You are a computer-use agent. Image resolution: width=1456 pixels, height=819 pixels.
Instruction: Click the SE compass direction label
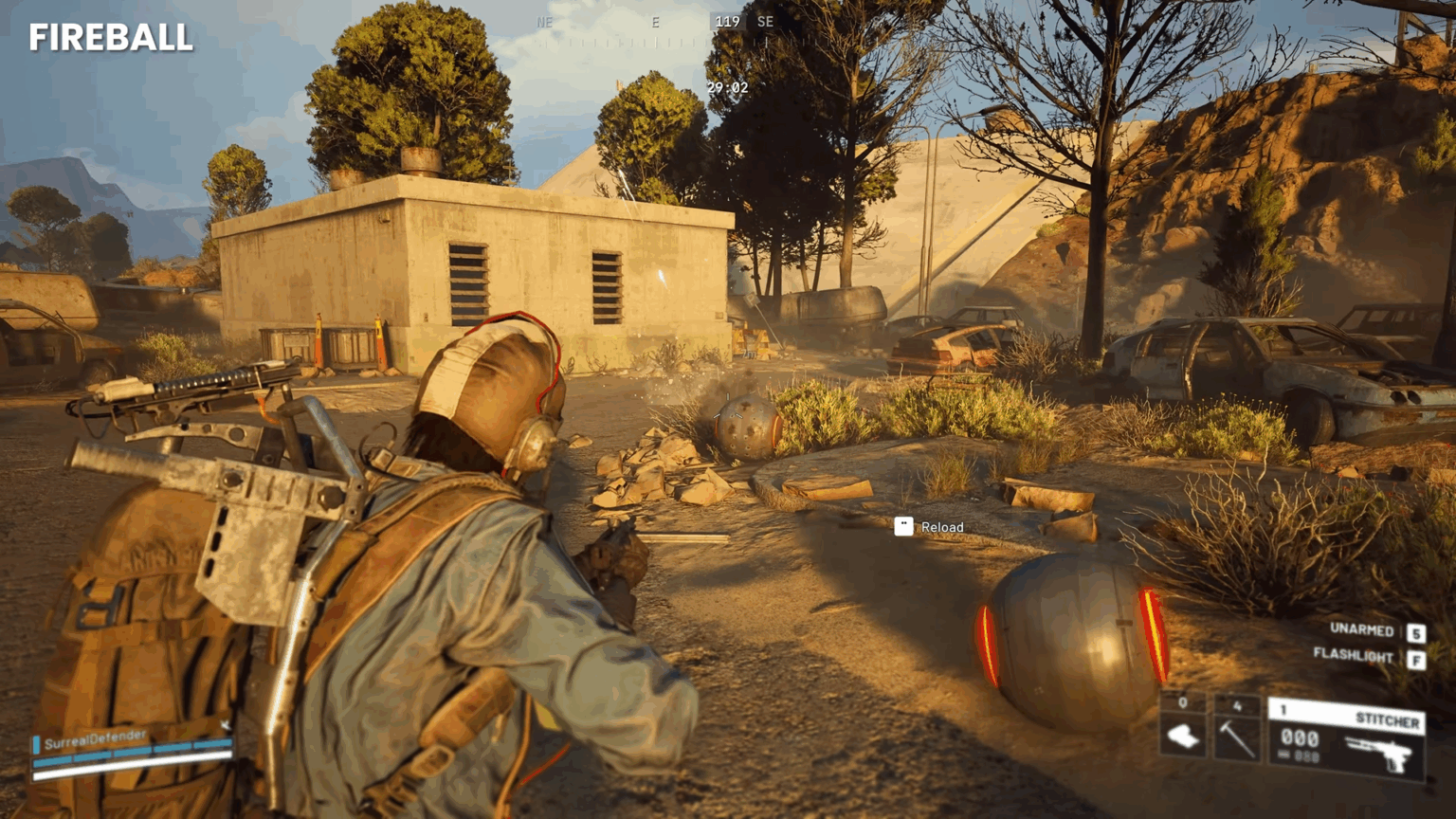coord(765,20)
